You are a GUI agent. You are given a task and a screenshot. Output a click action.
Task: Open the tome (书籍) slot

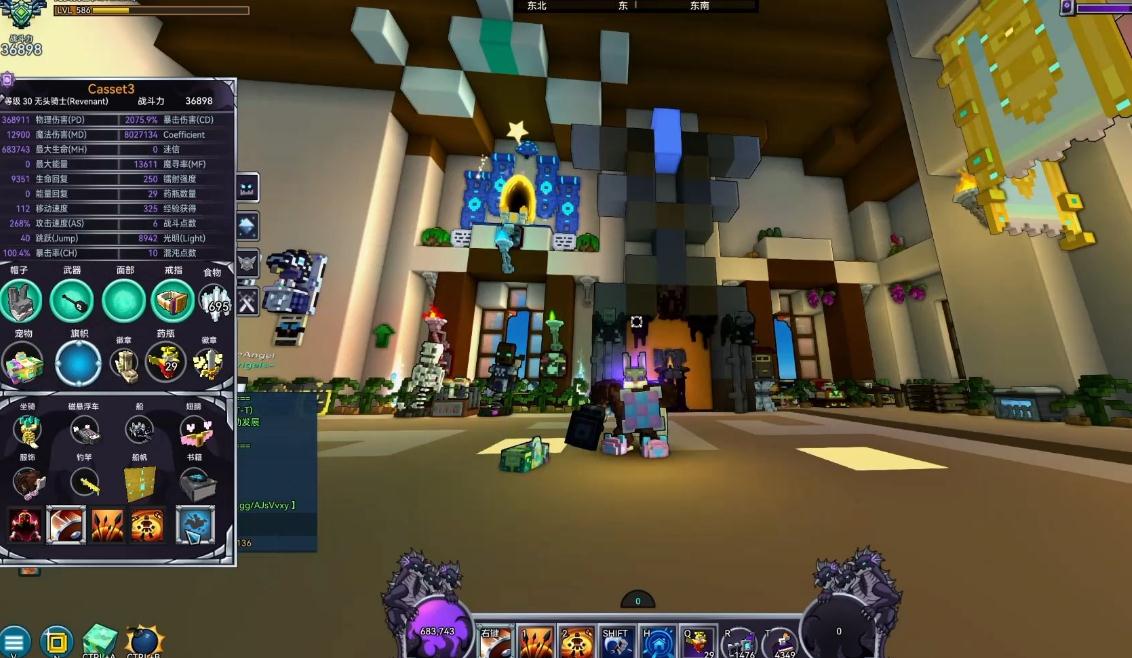pyautogui.click(x=194, y=484)
